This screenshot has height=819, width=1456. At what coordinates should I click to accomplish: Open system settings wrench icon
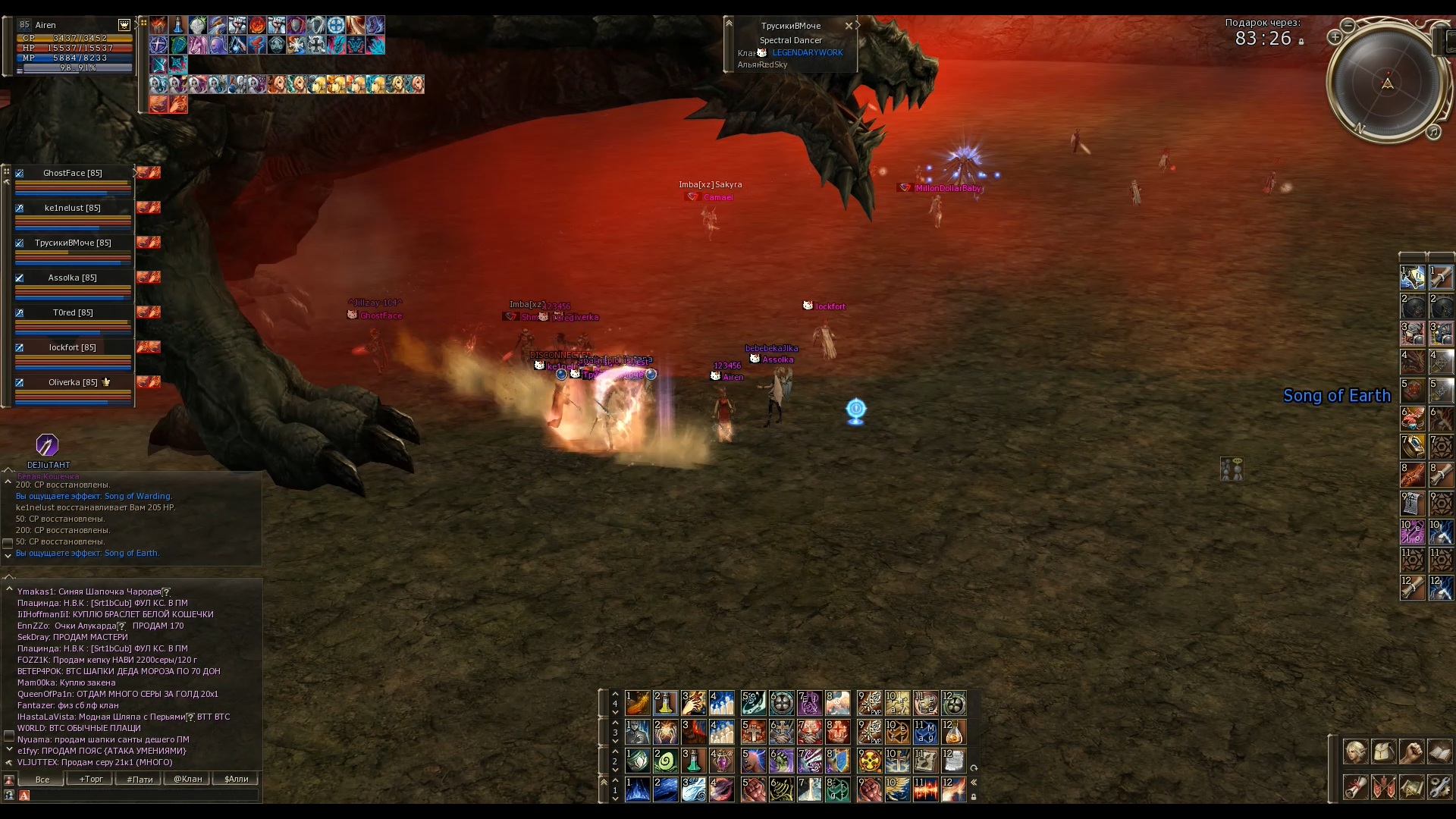[x=1440, y=787]
